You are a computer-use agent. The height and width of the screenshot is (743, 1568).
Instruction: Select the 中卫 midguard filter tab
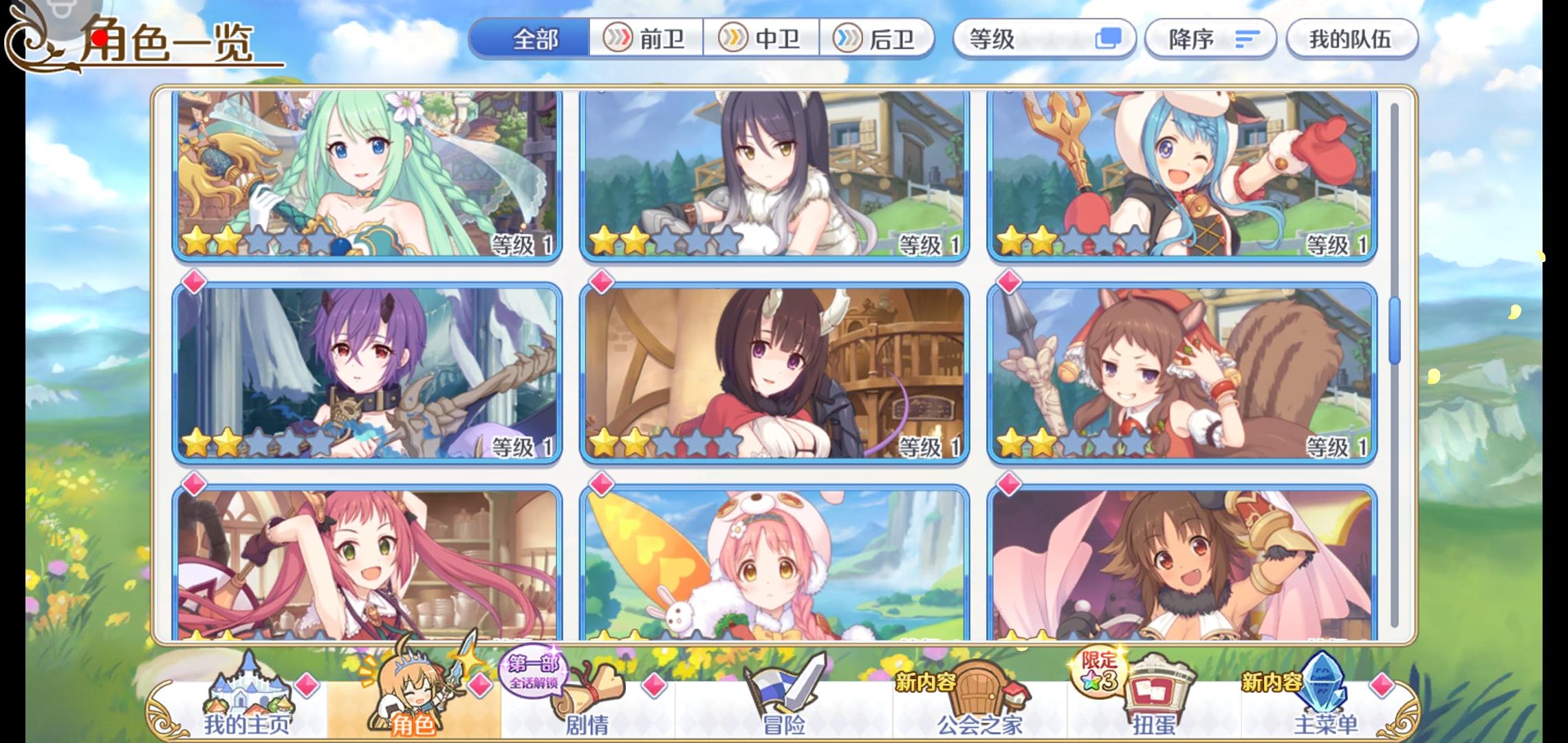[763, 39]
